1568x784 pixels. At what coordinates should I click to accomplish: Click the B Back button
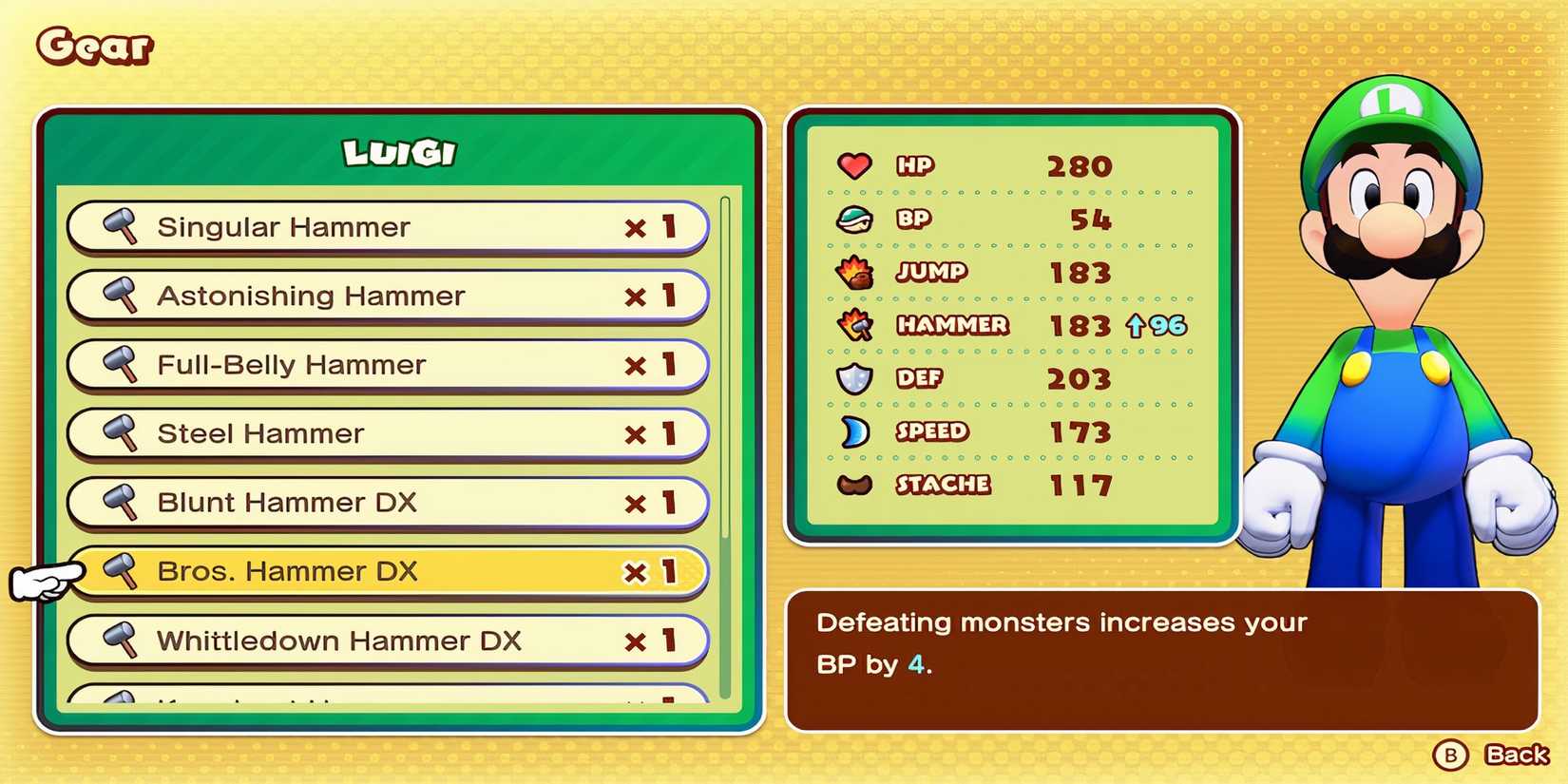pos(1482,755)
